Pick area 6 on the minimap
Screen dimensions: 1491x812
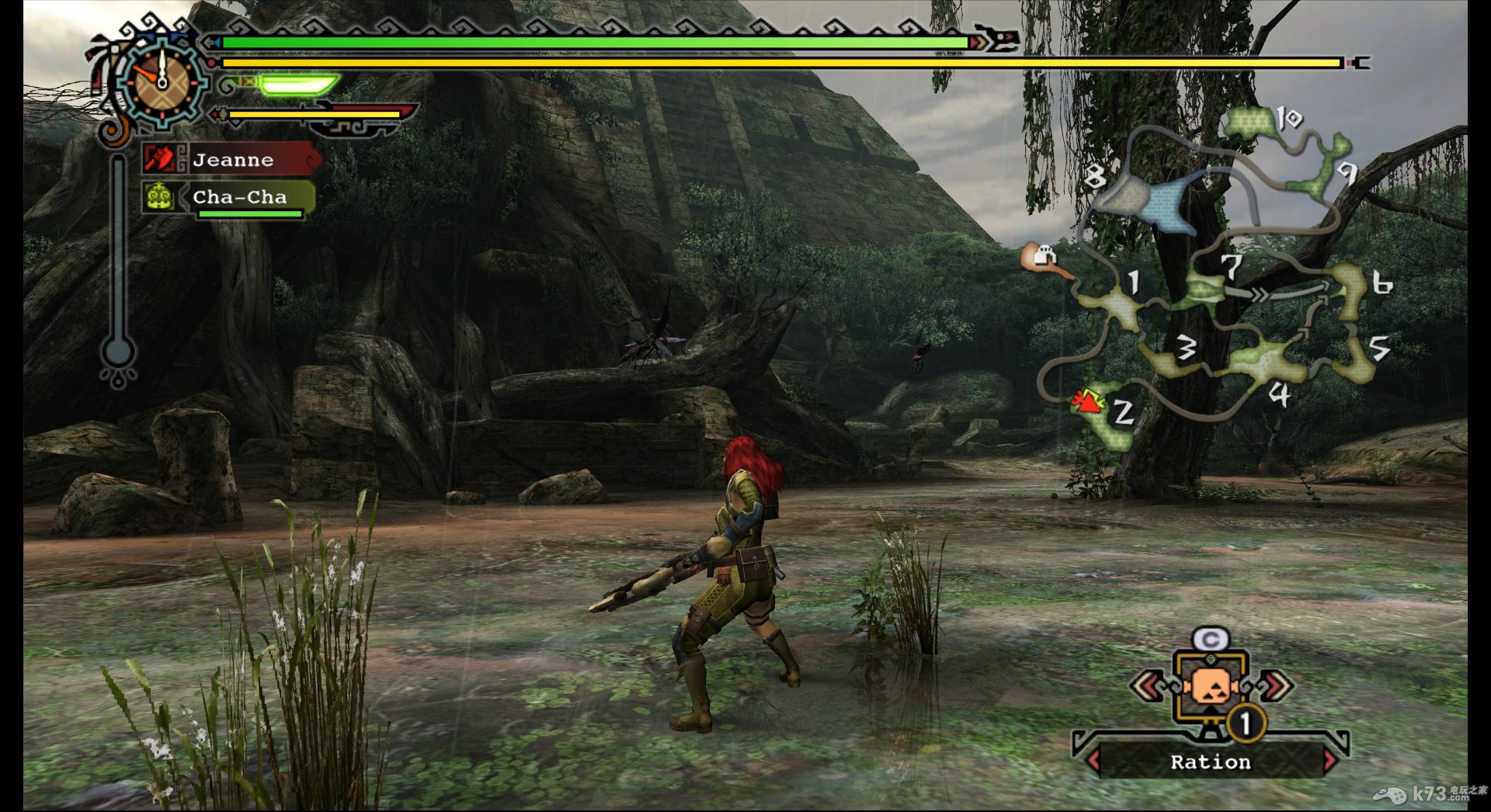point(1350,291)
